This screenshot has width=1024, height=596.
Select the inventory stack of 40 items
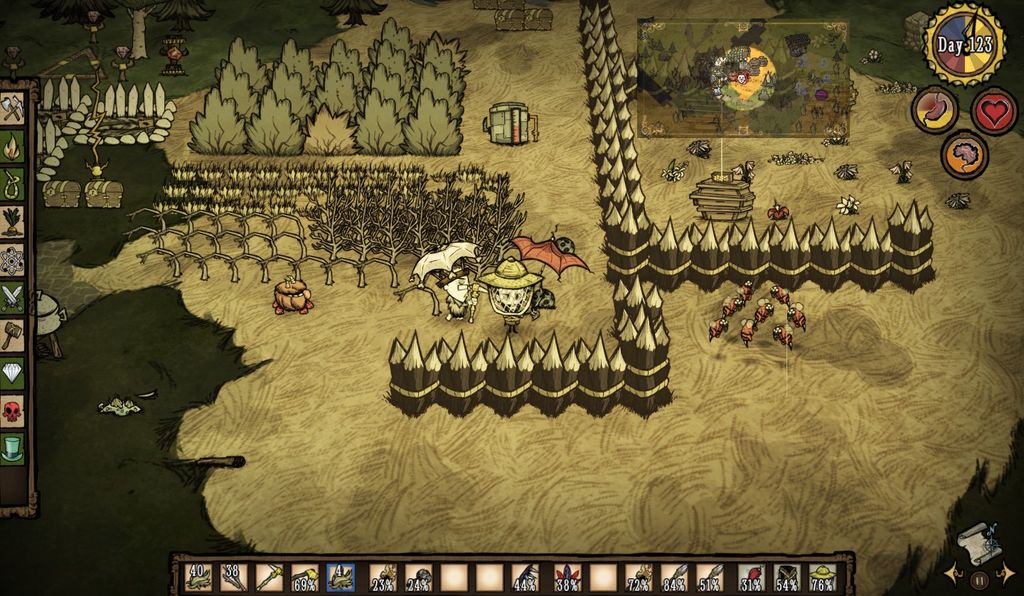(199, 577)
